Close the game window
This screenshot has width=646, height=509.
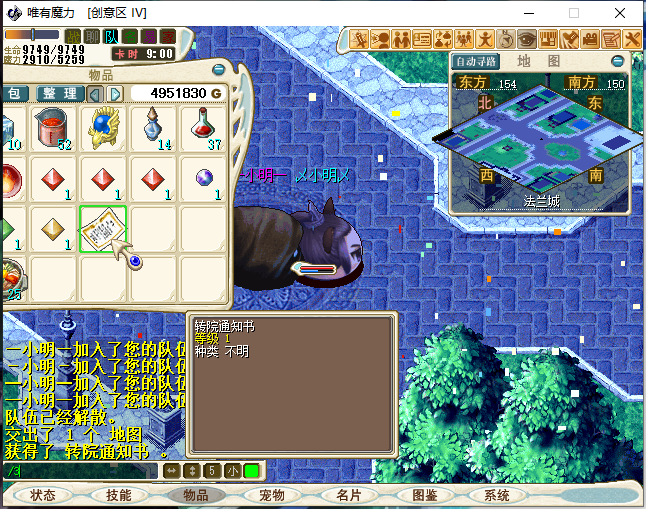click(622, 13)
